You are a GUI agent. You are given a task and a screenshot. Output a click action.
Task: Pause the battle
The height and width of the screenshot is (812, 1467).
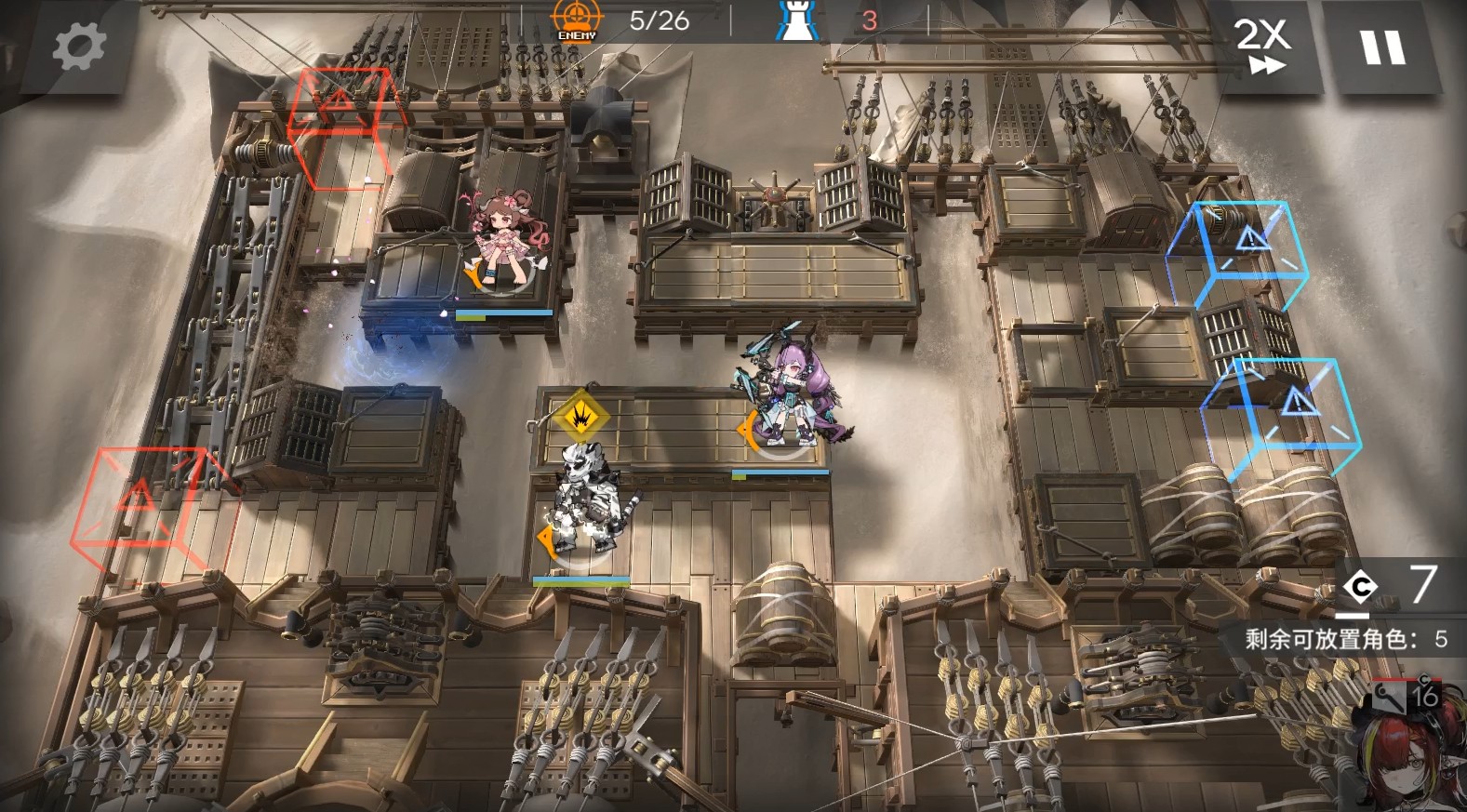coord(1382,47)
